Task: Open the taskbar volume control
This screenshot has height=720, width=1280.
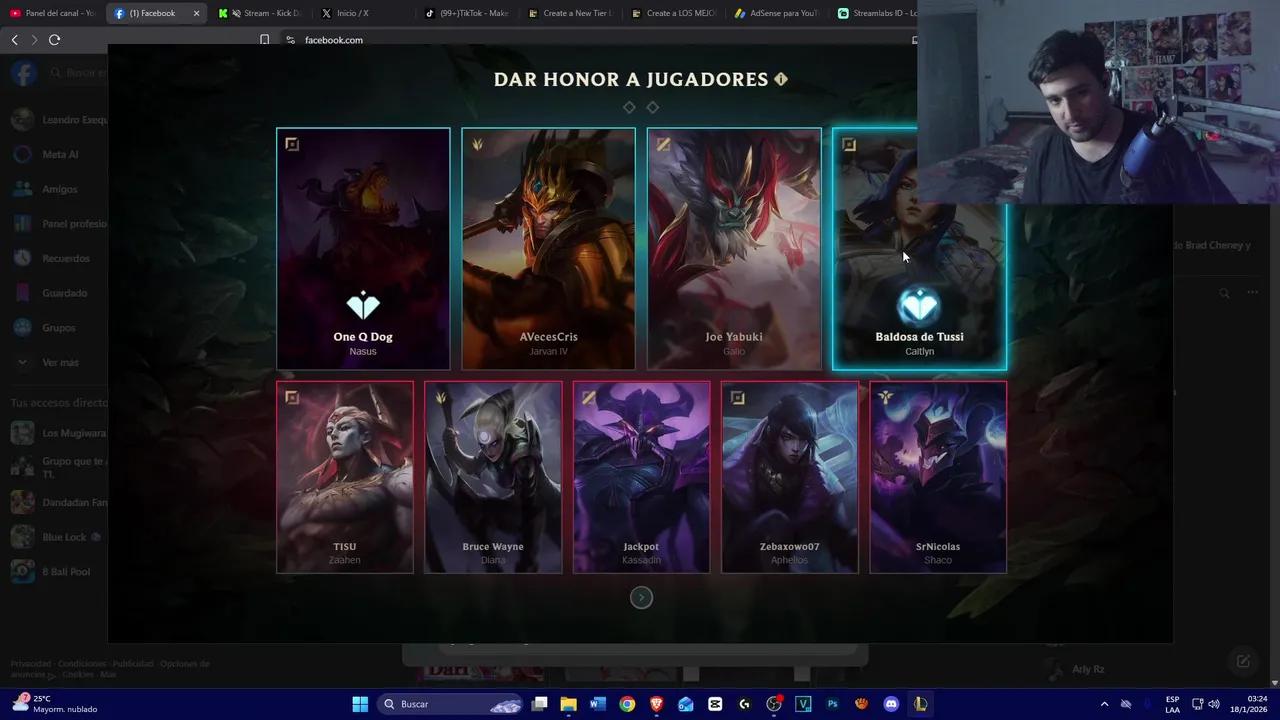Action: [1214, 703]
